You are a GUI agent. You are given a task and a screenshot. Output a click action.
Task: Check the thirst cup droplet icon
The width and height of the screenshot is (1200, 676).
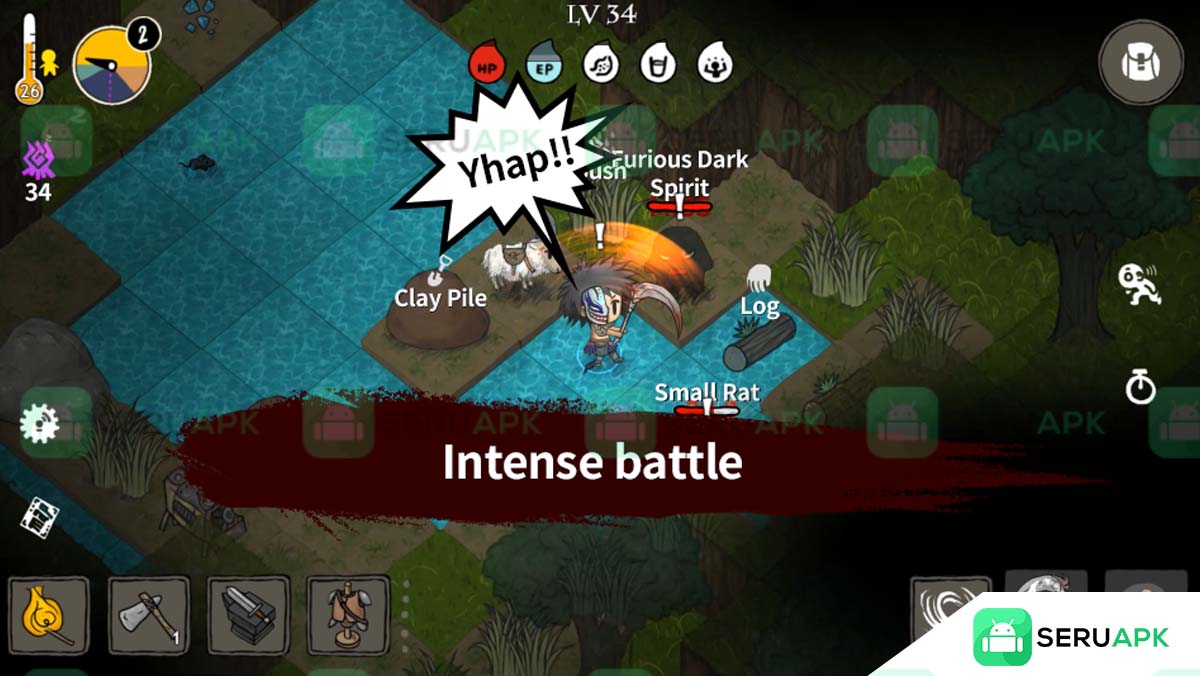(658, 64)
